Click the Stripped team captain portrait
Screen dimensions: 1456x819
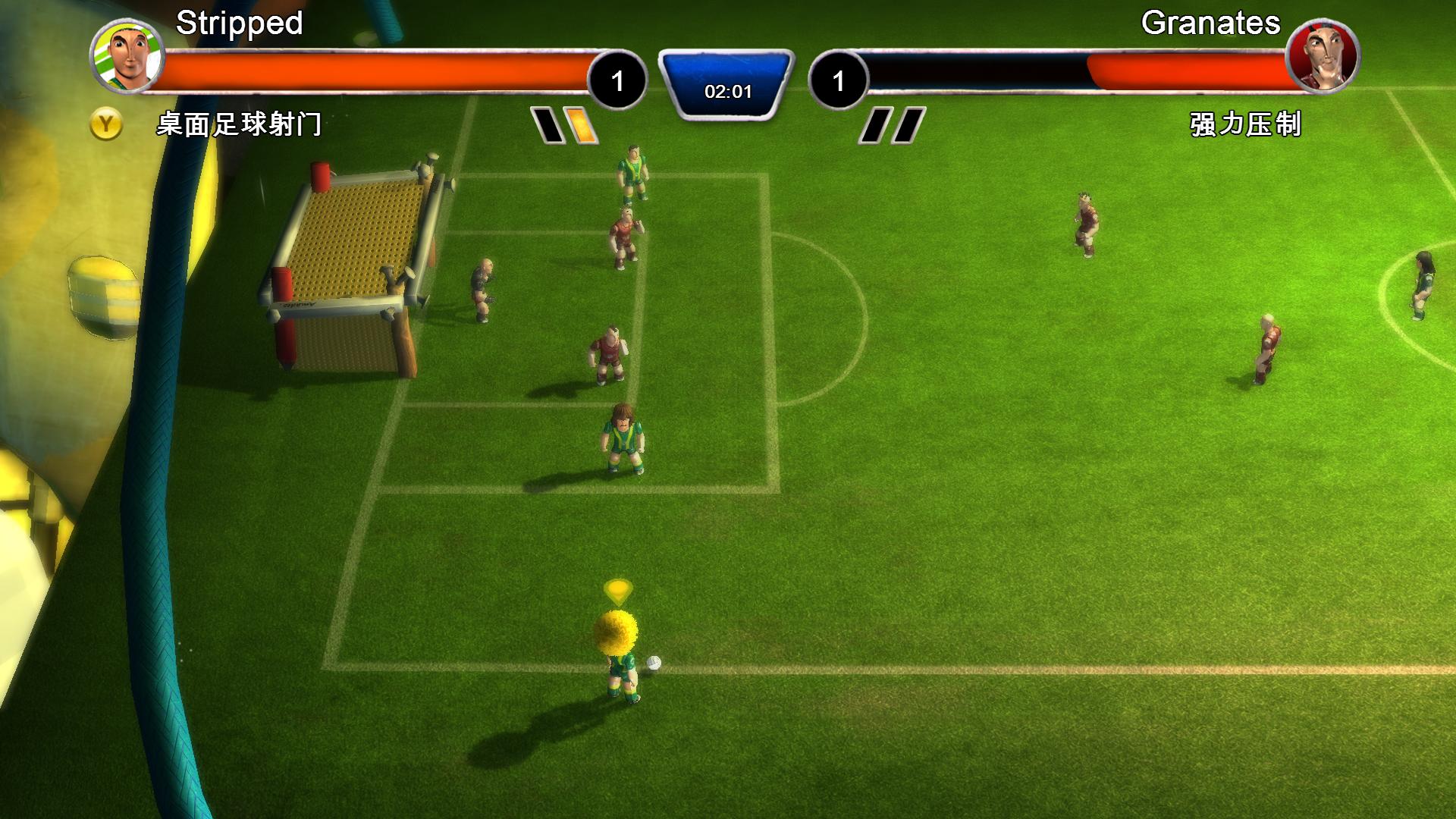coord(127,55)
